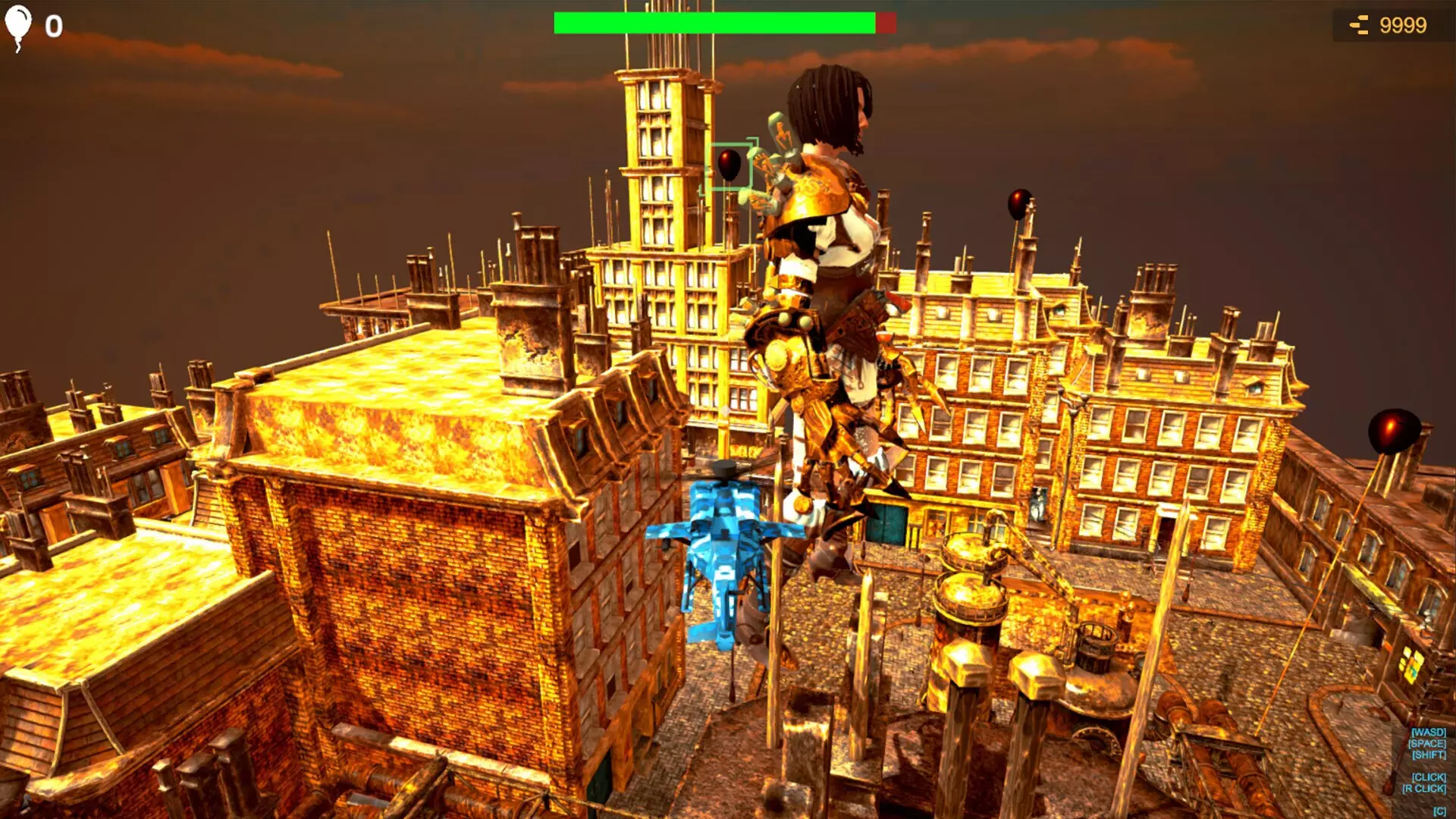Toggle the [SPACE] control hint

point(1427,744)
